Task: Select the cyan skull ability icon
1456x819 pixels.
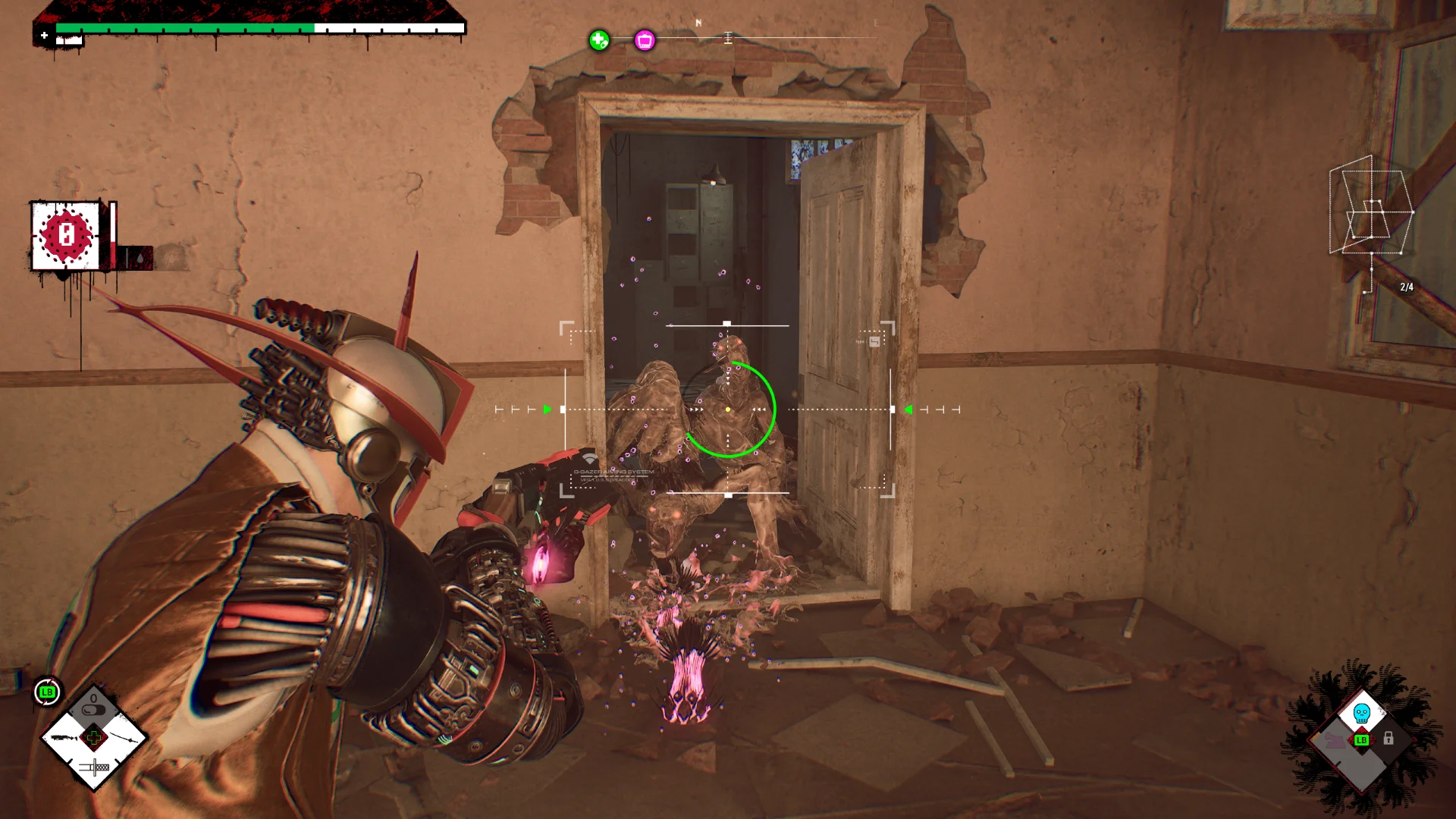Action: (1362, 714)
